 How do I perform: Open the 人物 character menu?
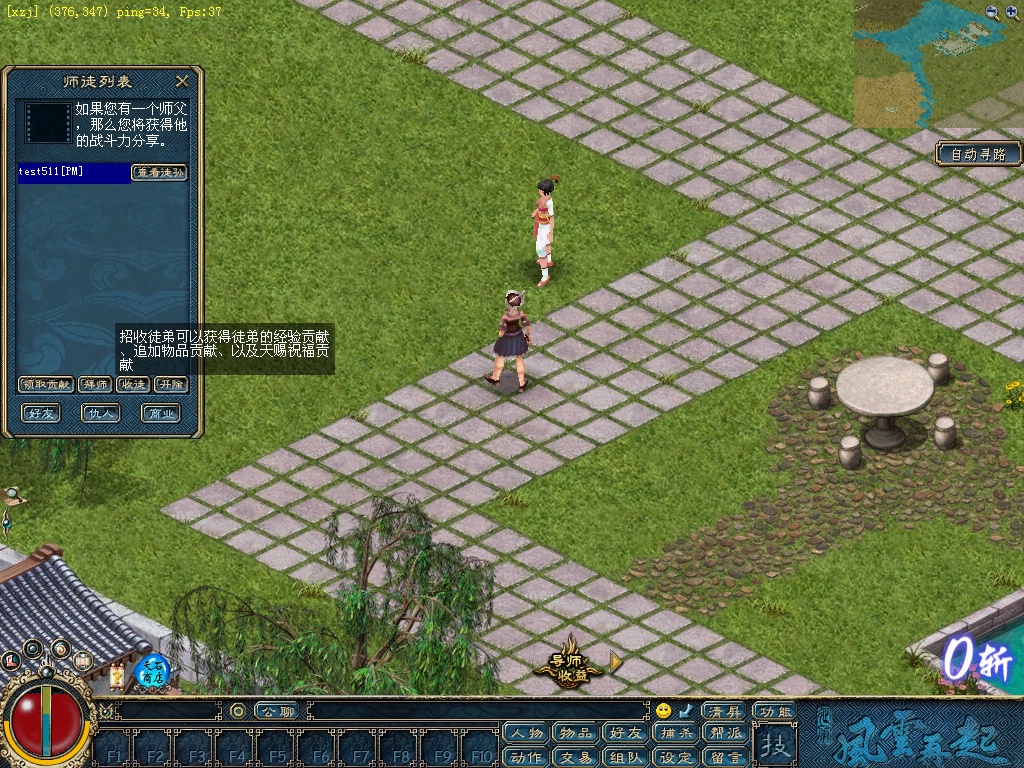coord(526,734)
